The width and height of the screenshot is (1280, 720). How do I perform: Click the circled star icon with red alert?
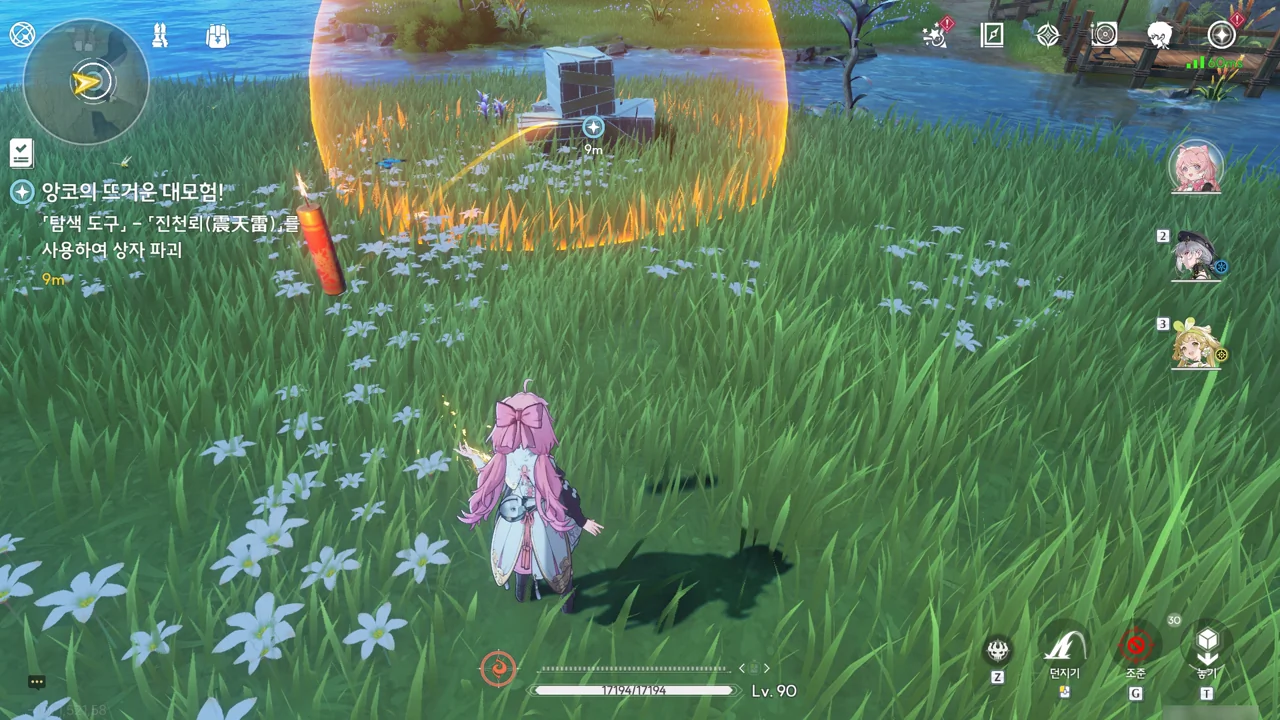pyautogui.click(x=1221, y=35)
